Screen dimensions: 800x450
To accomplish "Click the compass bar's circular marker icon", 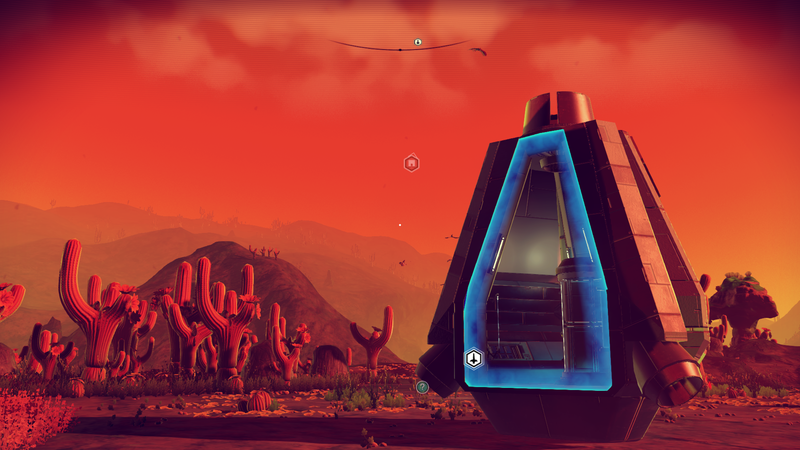I will click(418, 43).
